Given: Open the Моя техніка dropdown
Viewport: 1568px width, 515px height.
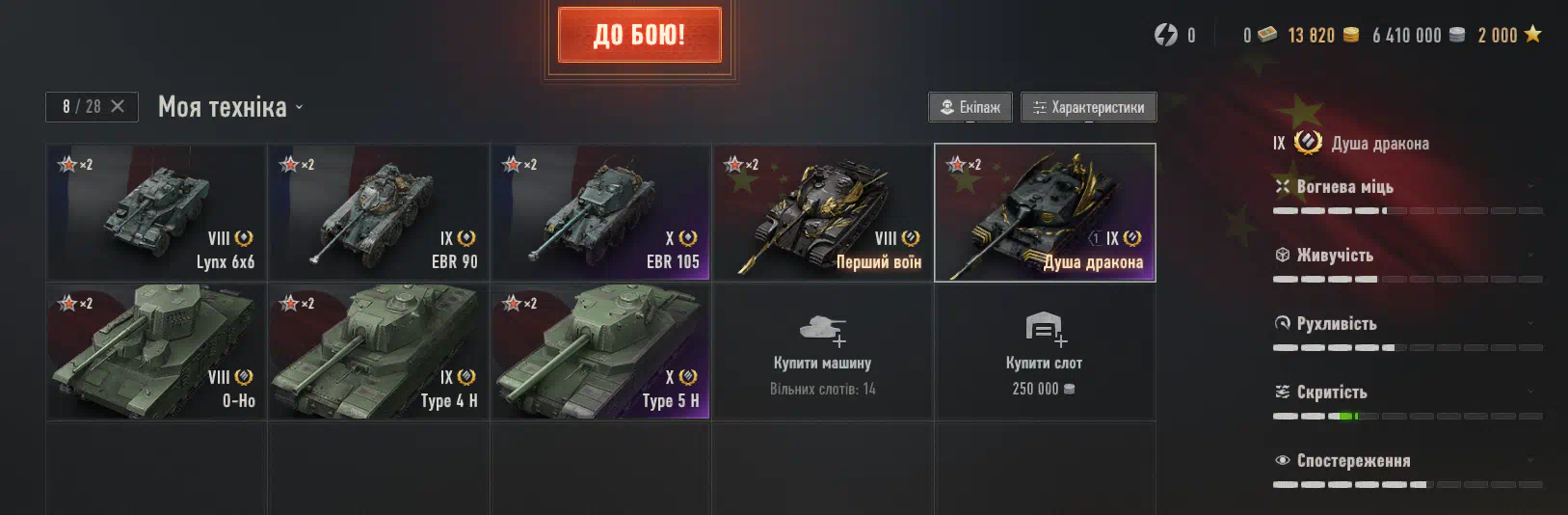Looking at the screenshot, I should pos(230,107).
